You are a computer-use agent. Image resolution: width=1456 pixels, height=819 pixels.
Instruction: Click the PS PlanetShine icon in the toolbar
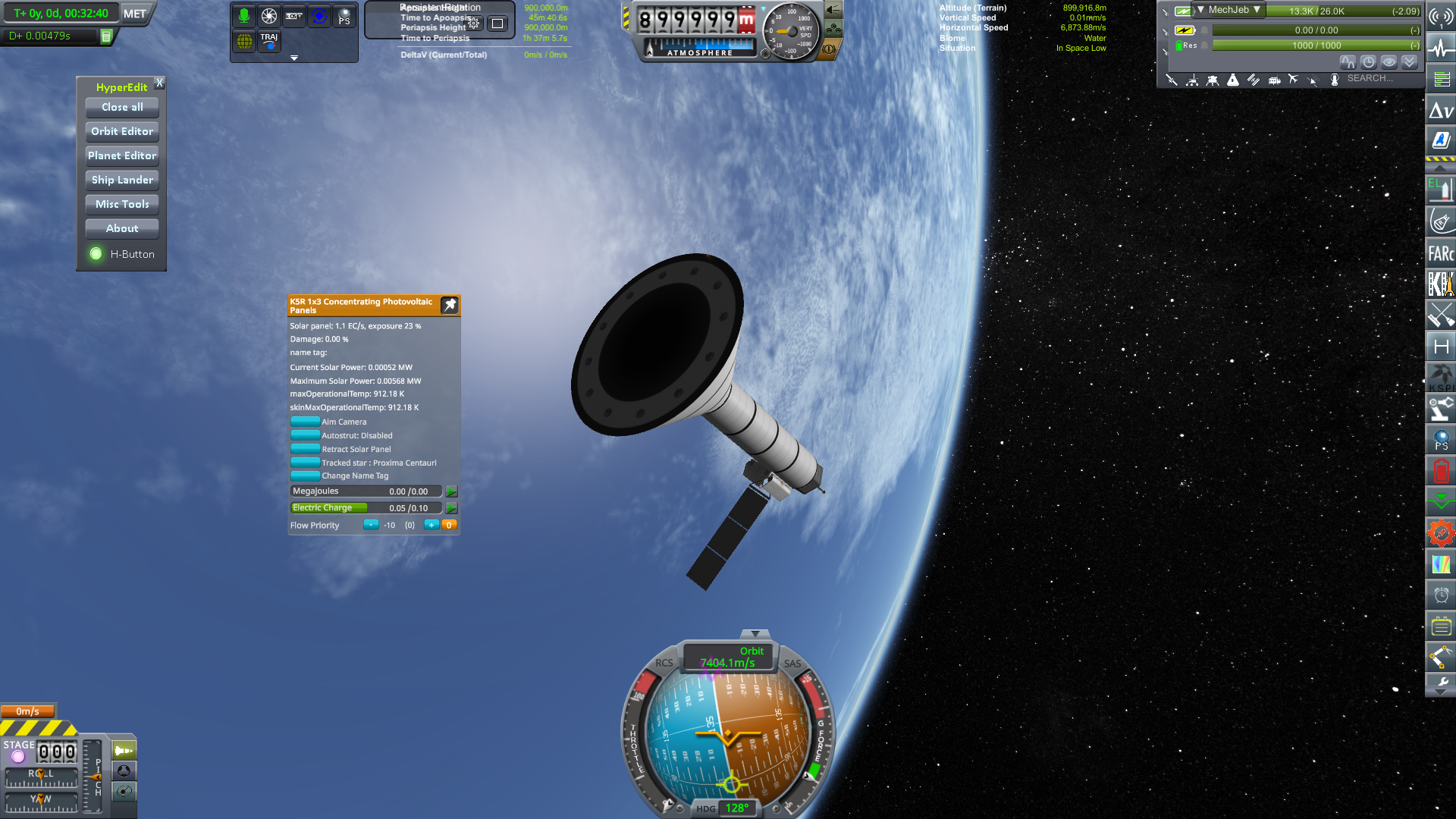(344, 14)
